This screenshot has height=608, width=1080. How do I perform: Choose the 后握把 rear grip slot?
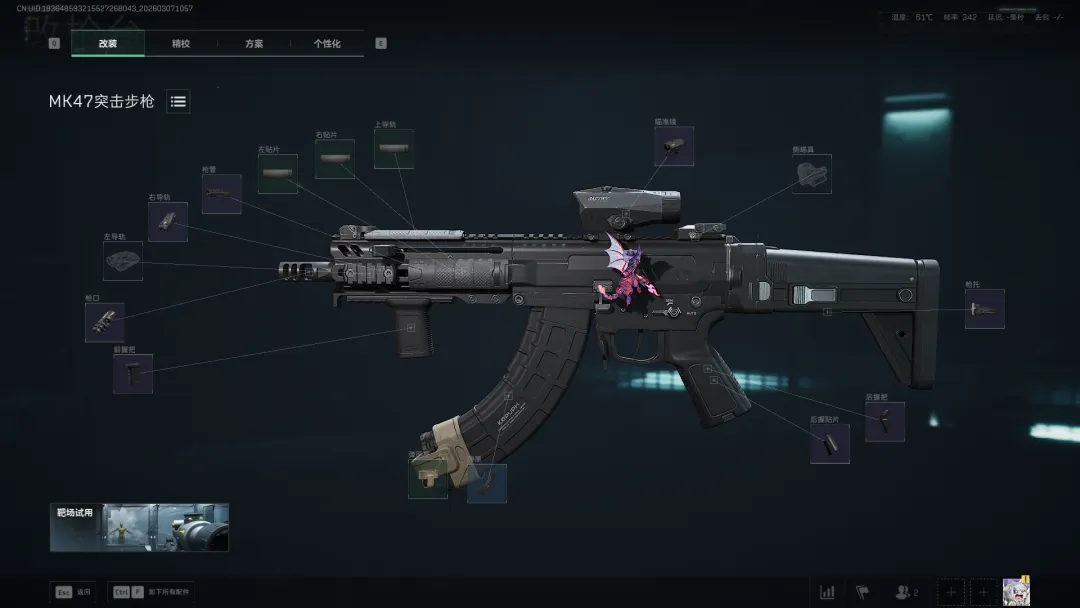coord(885,422)
